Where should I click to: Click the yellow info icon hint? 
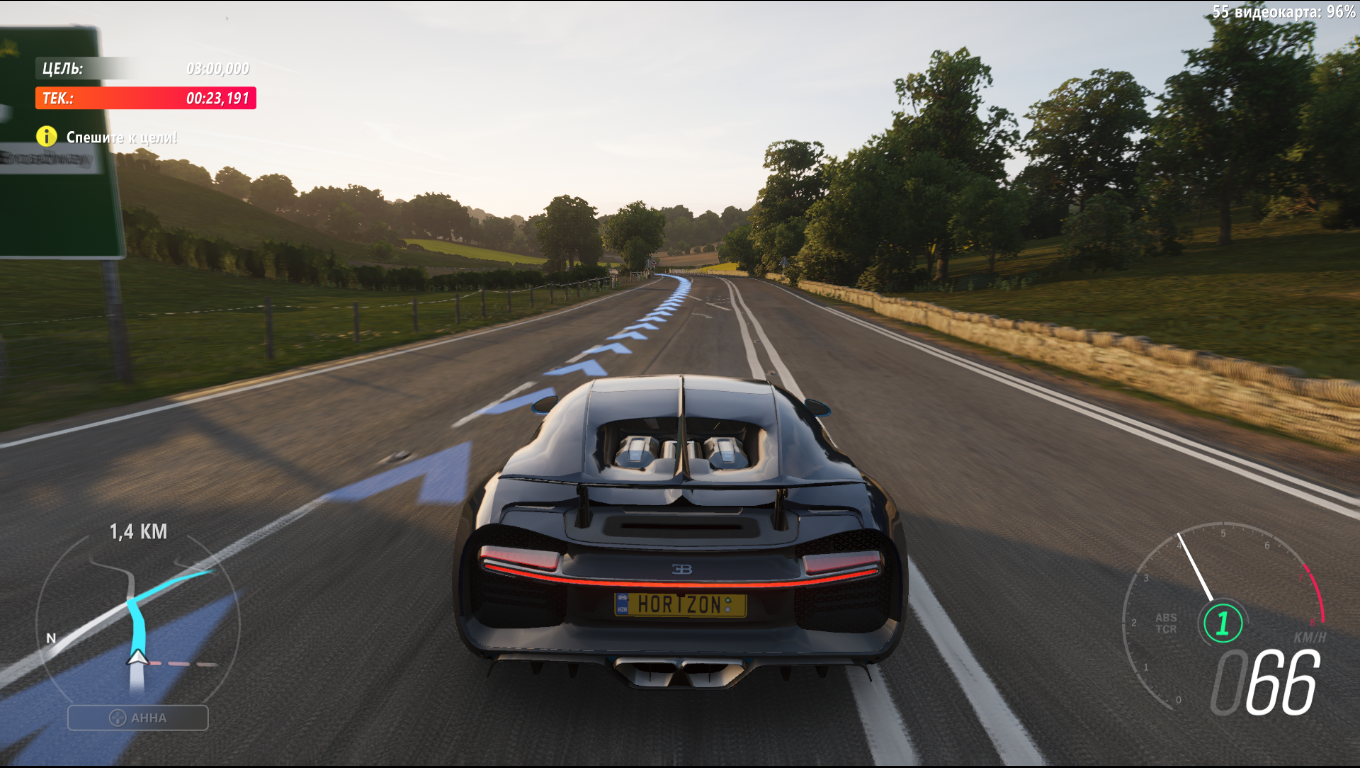click(x=47, y=137)
